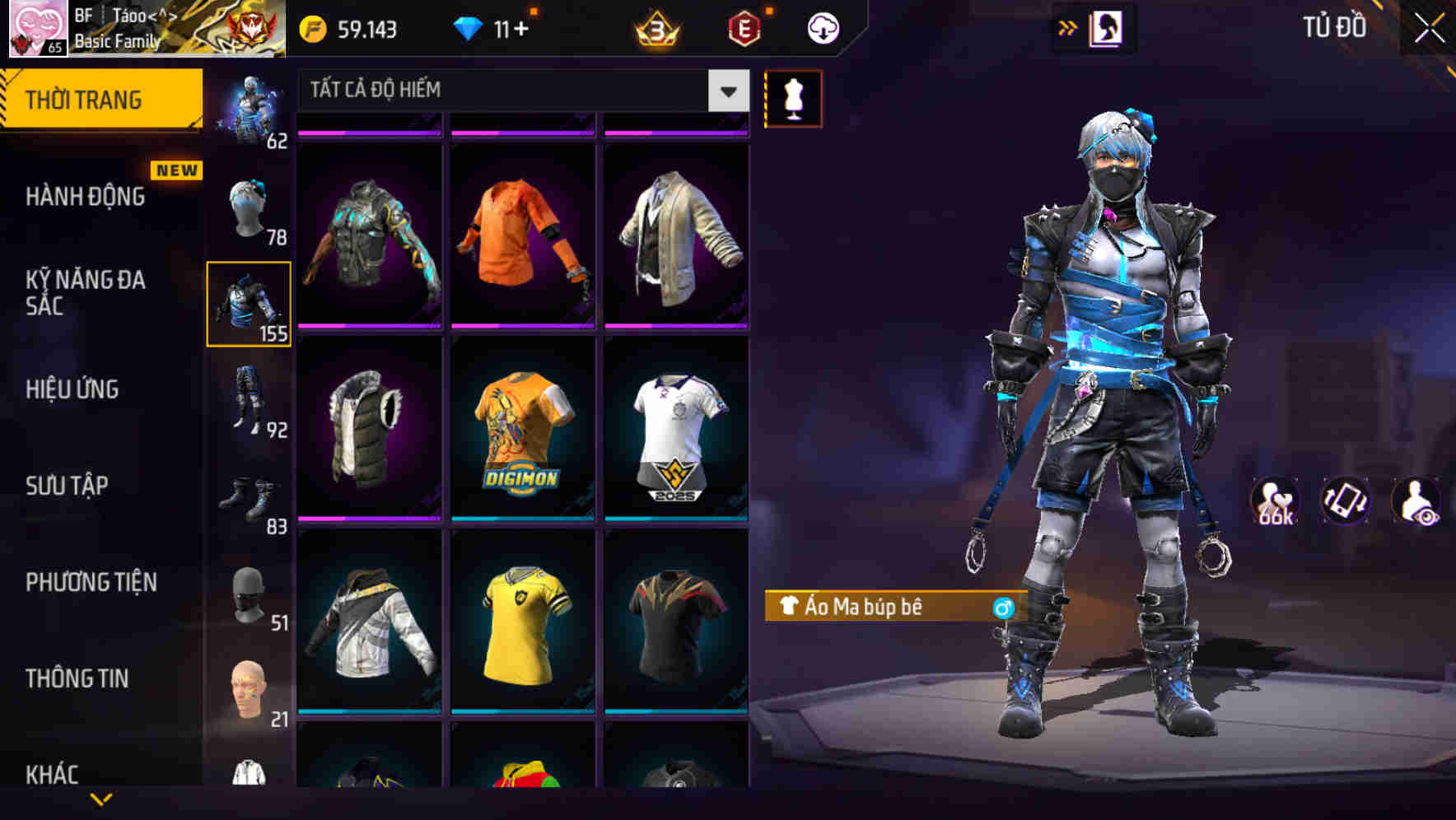Open the booyah pass level 3 icon

click(655, 27)
